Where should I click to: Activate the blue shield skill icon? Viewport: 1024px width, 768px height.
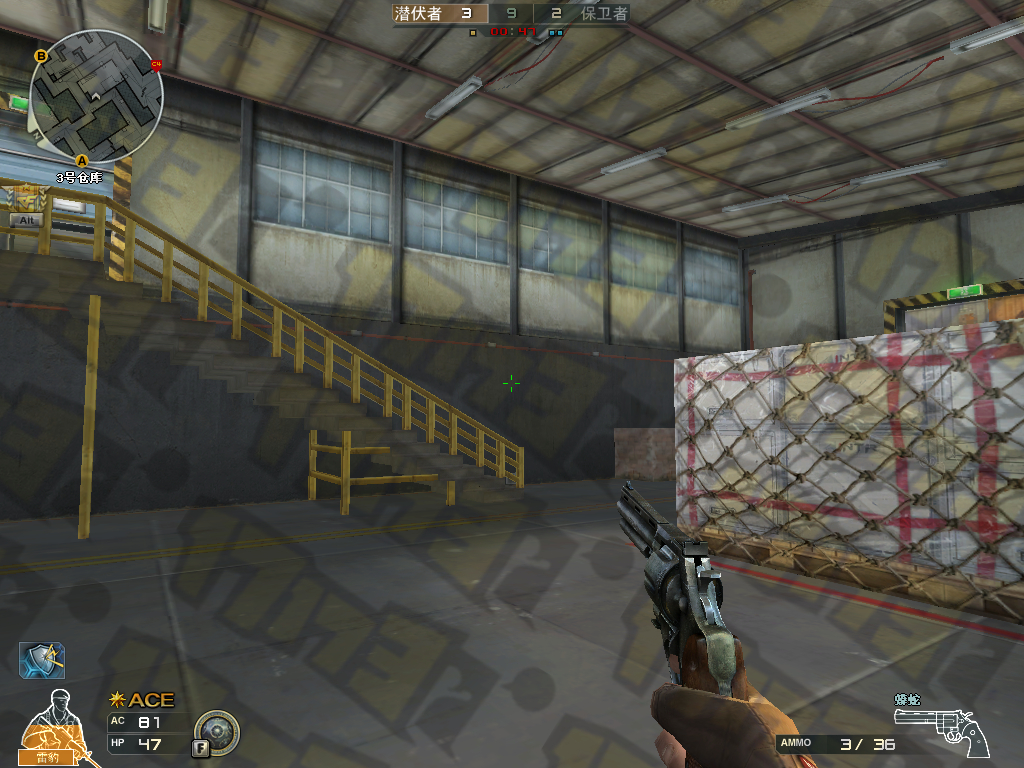(x=42, y=660)
